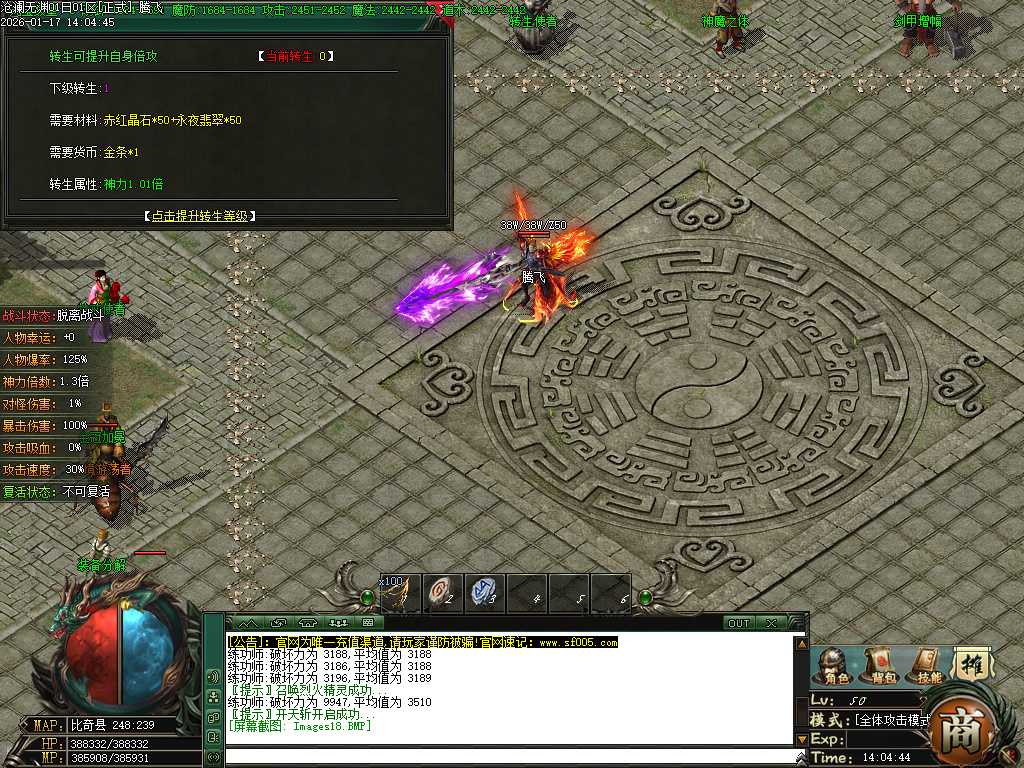Click the keyboard icon in chat toolbar
Image resolution: width=1024 pixels, height=768 pixels.
[367, 623]
